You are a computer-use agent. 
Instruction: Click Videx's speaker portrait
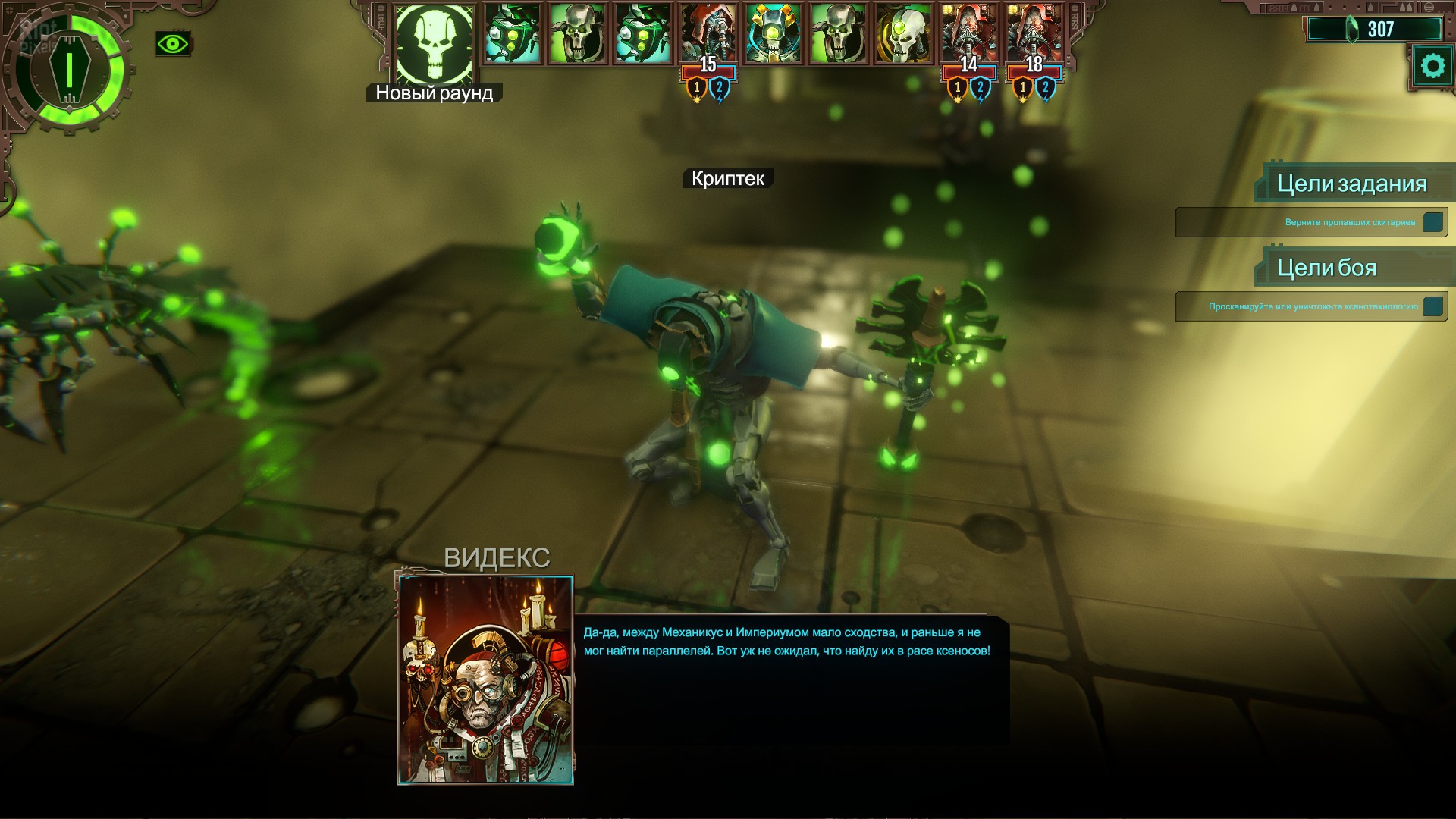point(485,679)
